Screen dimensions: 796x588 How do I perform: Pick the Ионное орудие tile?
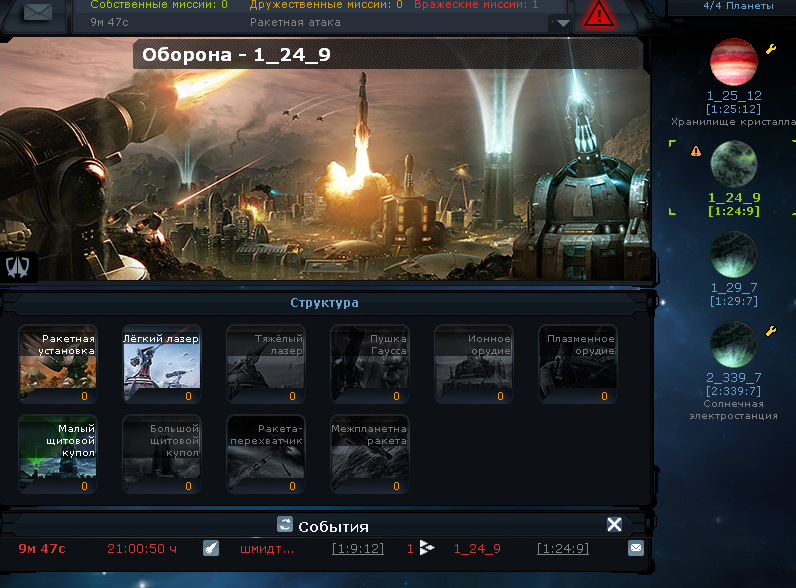point(473,363)
